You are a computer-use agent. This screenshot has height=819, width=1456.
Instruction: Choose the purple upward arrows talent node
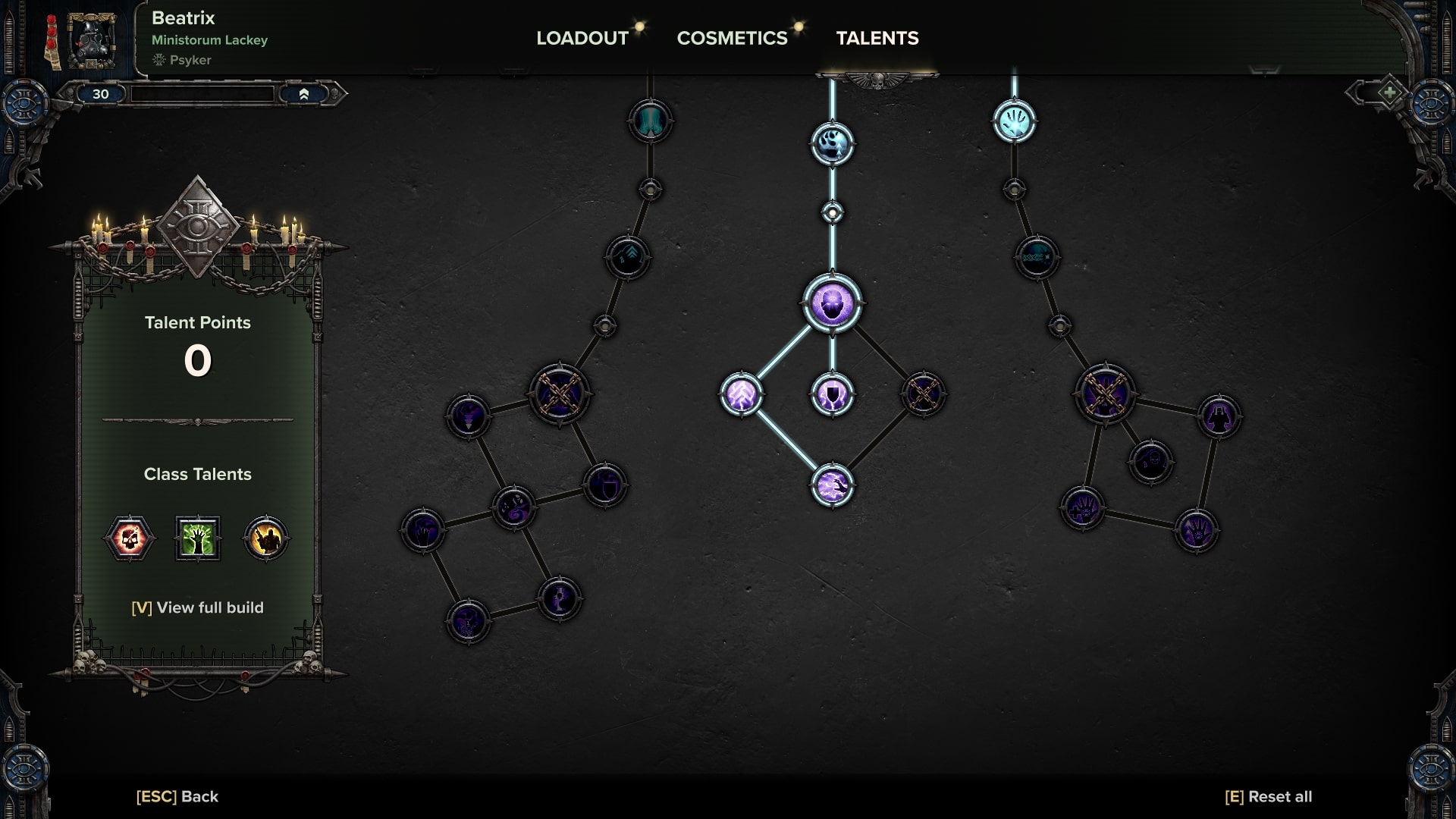[741, 394]
